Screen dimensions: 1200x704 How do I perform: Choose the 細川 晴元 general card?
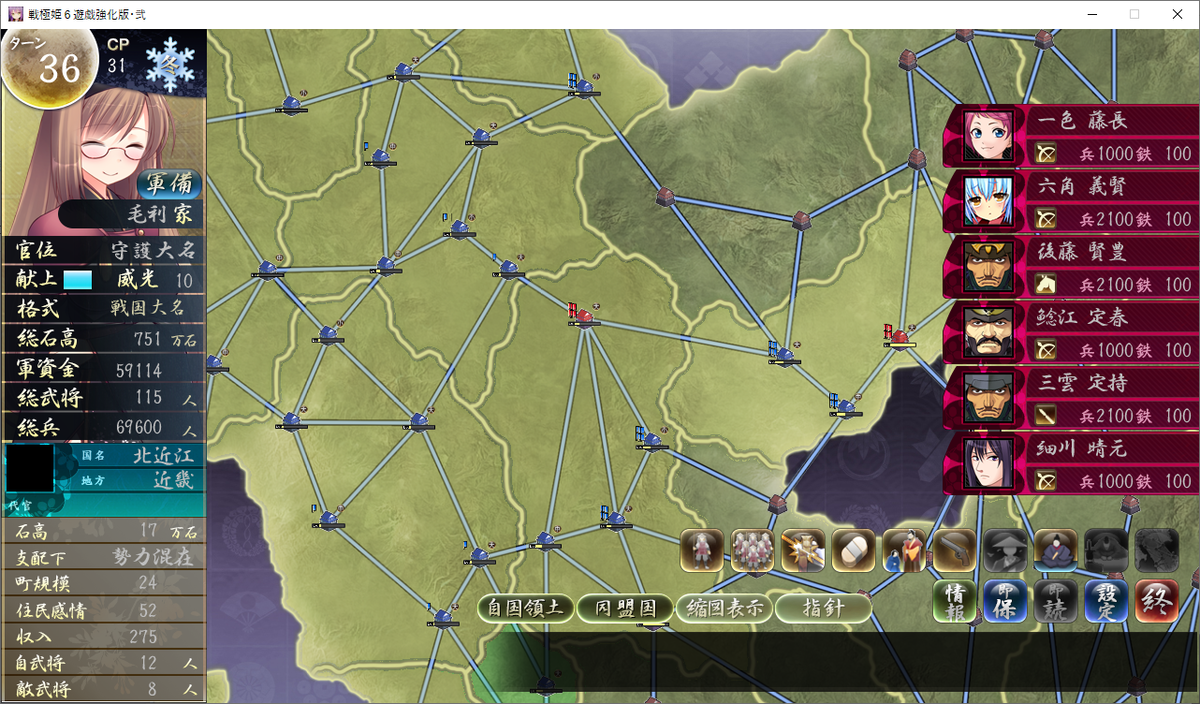click(x=1070, y=464)
